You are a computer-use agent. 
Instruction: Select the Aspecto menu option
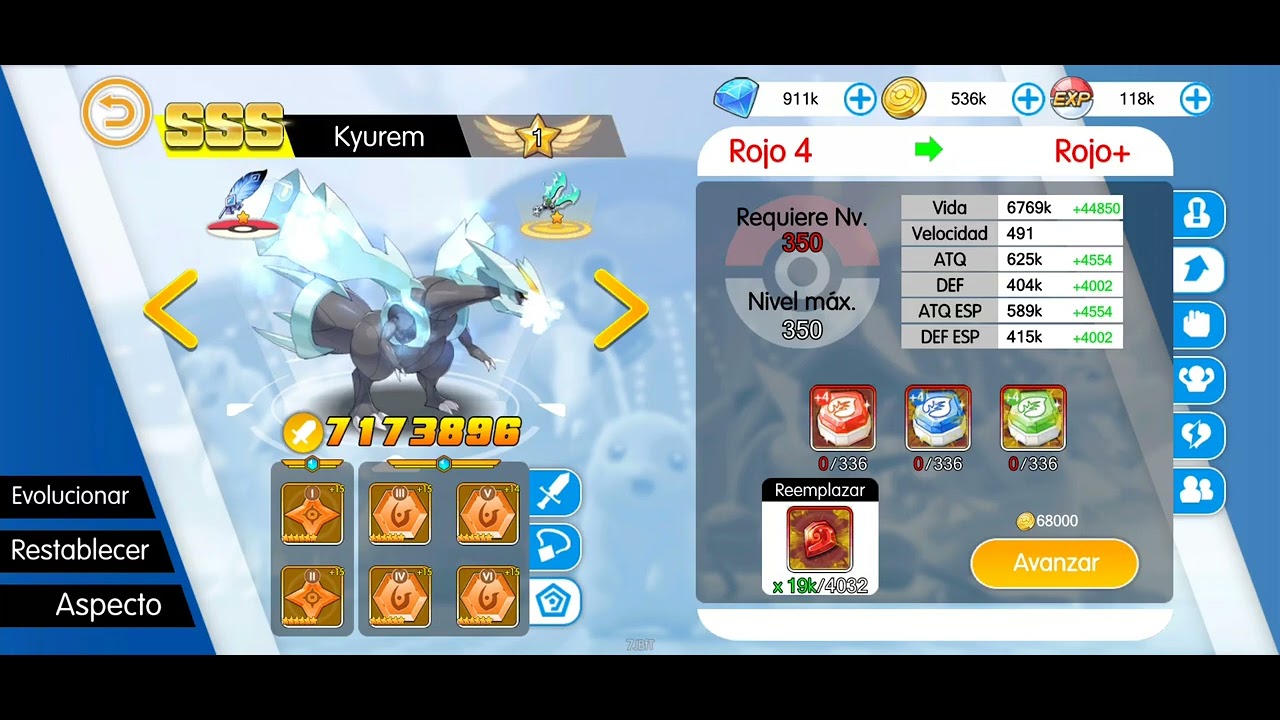coord(107,604)
